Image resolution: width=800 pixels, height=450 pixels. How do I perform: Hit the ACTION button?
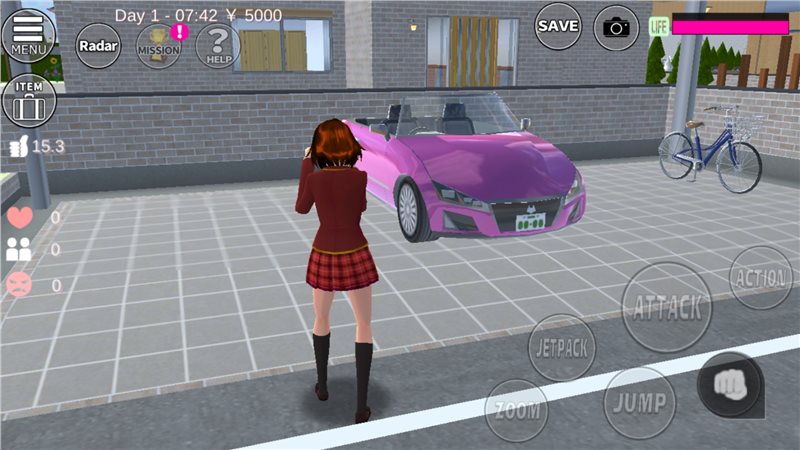coord(761,277)
